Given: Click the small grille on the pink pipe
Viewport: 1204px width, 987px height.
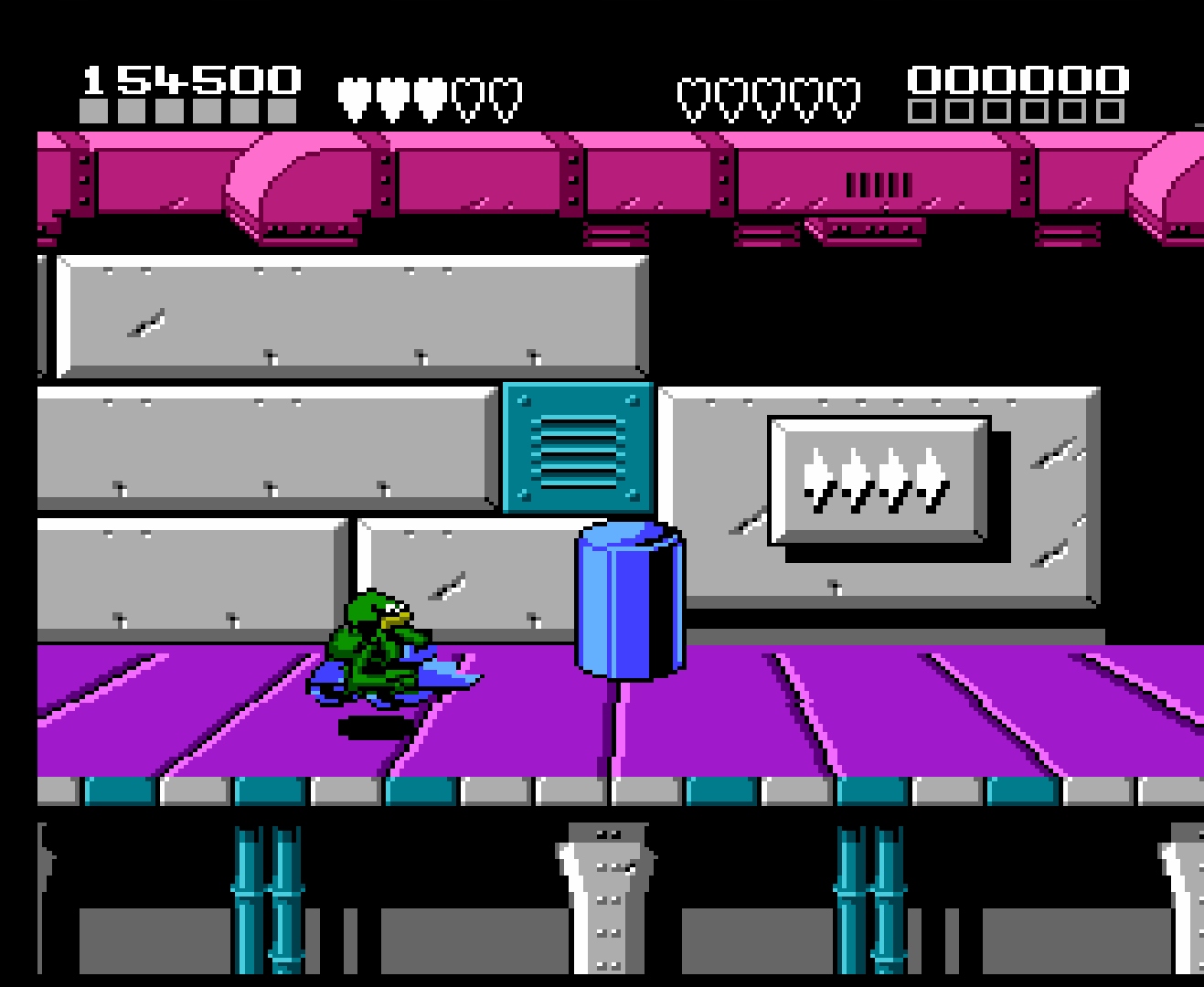Looking at the screenshot, I should coord(879,183).
